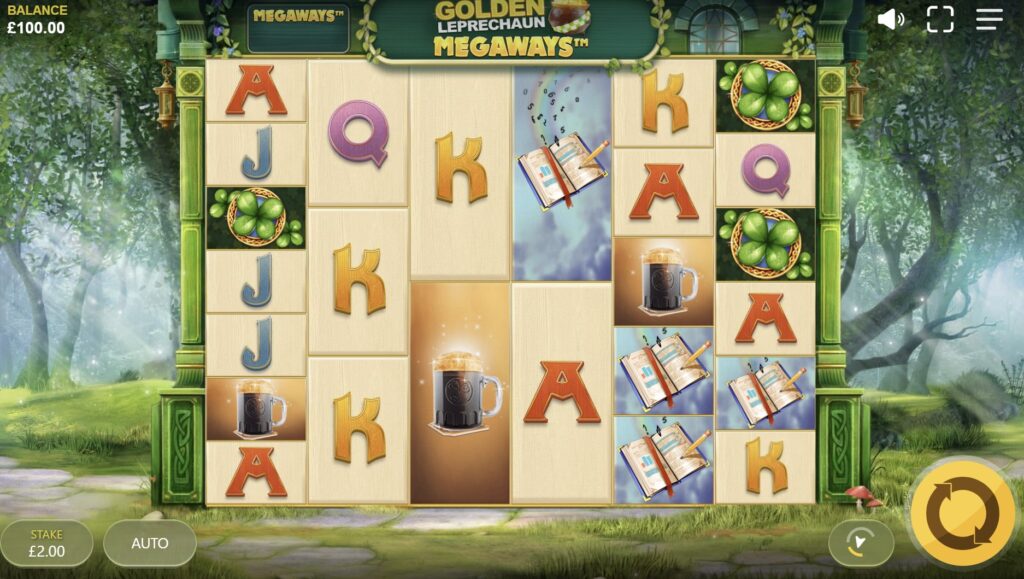
Task: Enter fullscreen mode
Action: click(x=940, y=20)
